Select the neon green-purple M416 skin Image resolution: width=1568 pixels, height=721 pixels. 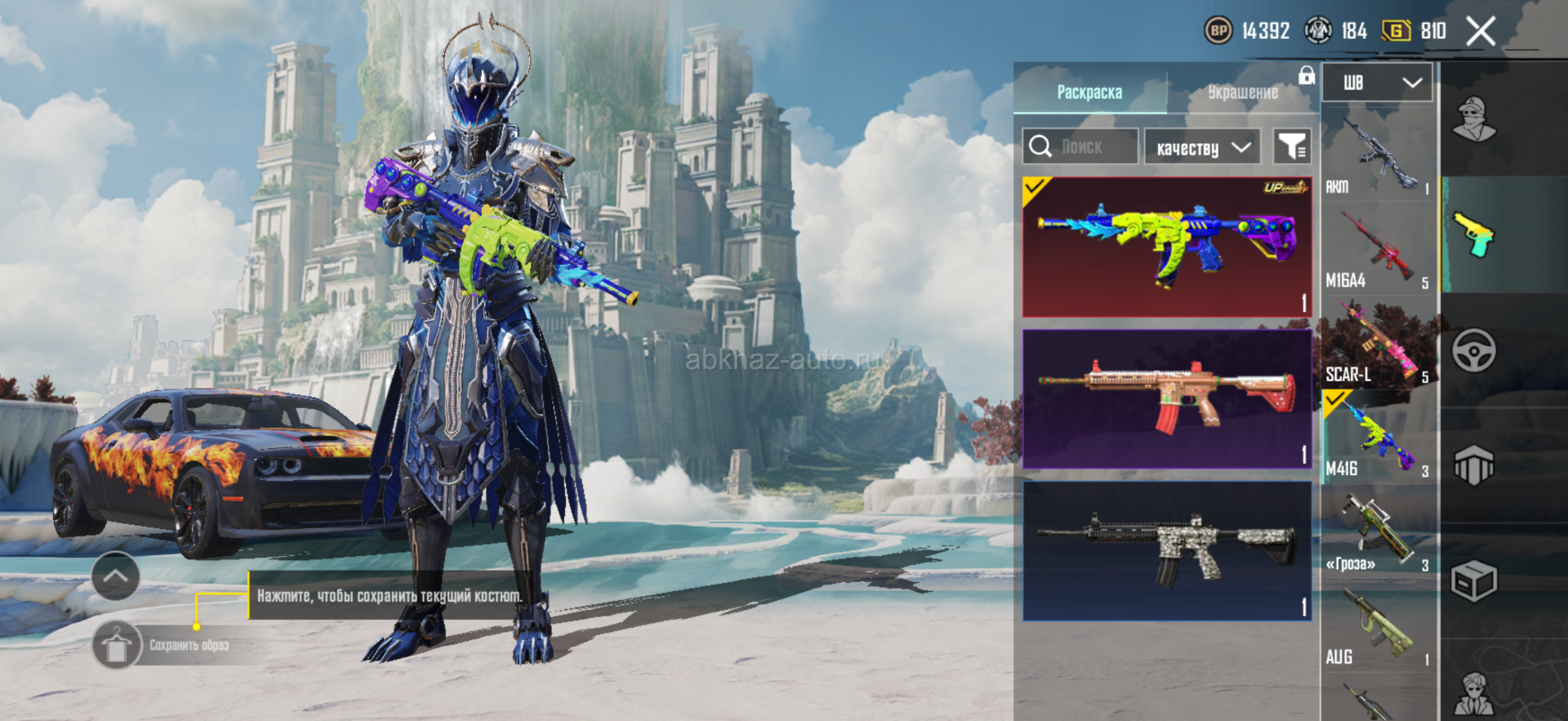[1167, 247]
